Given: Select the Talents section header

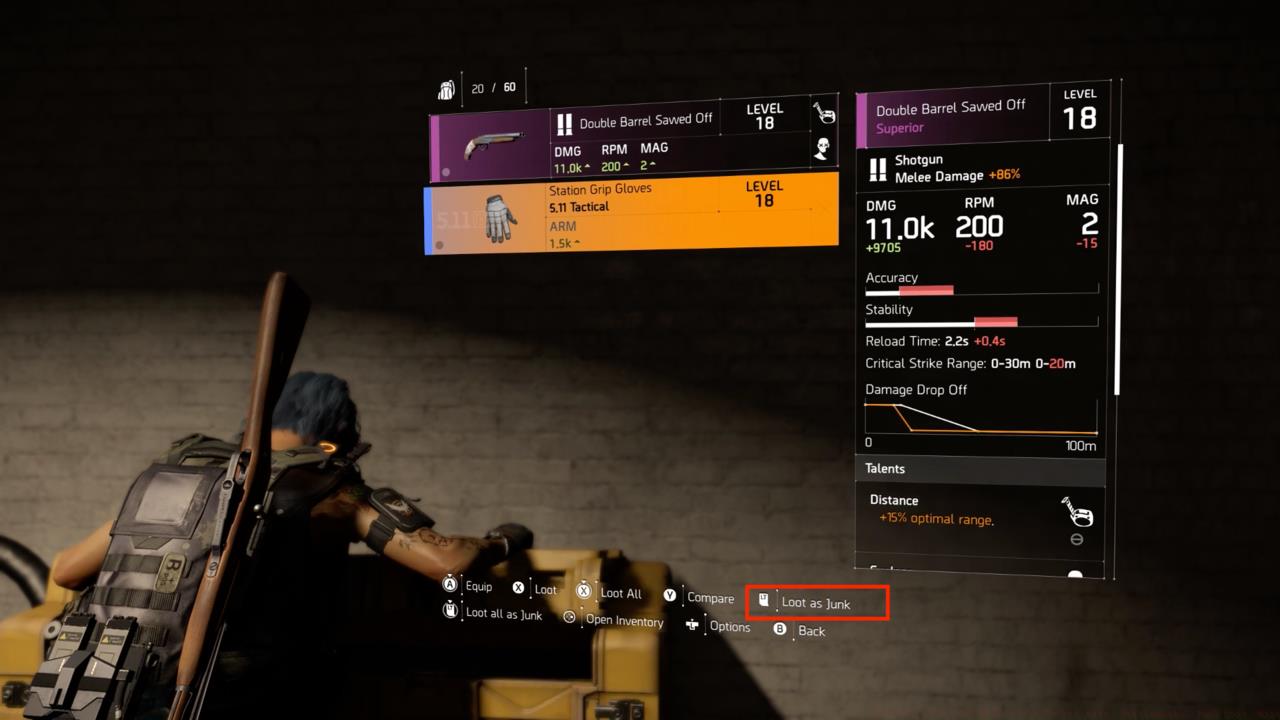Looking at the screenshot, I should click(x=885, y=468).
